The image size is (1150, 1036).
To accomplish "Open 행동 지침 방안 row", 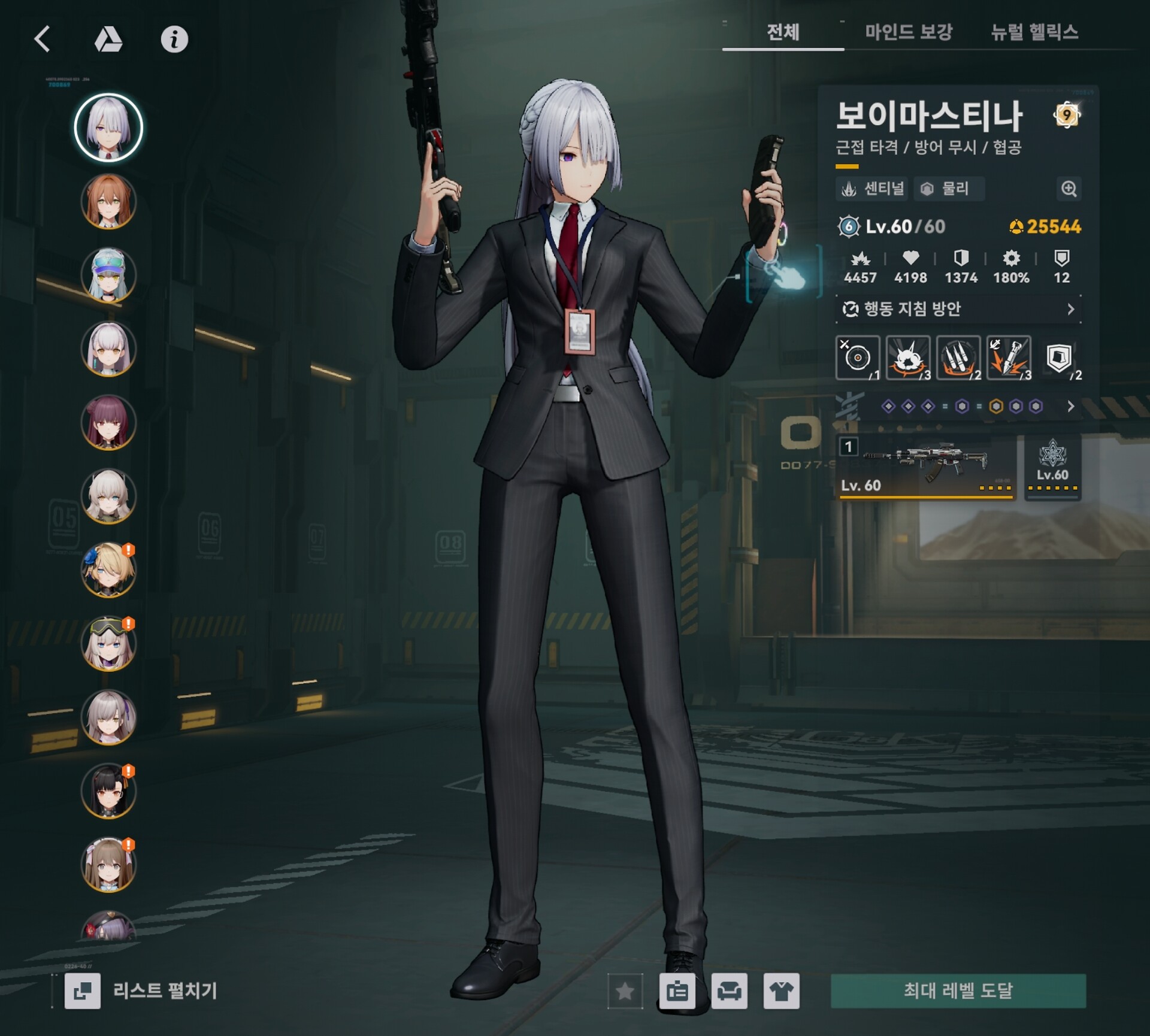I will (x=958, y=309).
